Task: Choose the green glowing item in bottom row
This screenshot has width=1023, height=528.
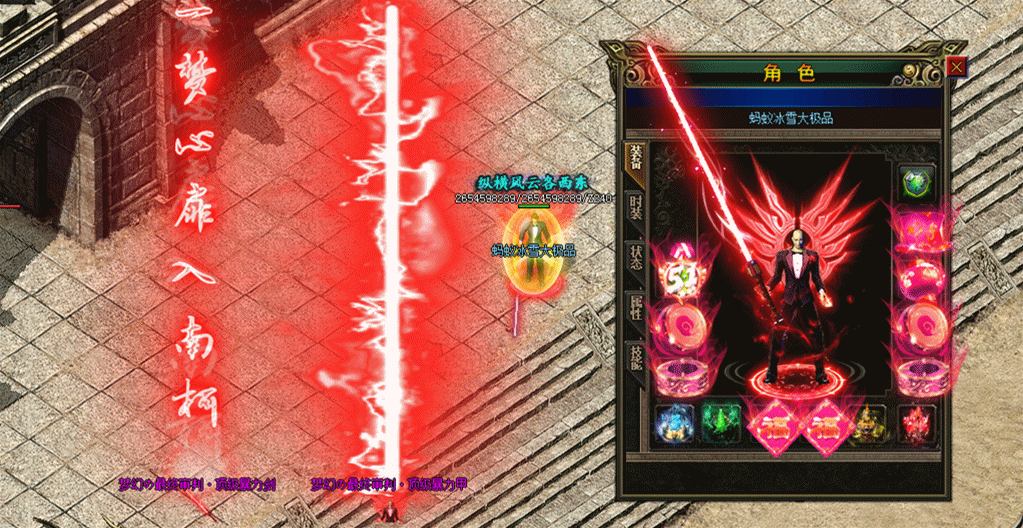Action: click(719, 424)
